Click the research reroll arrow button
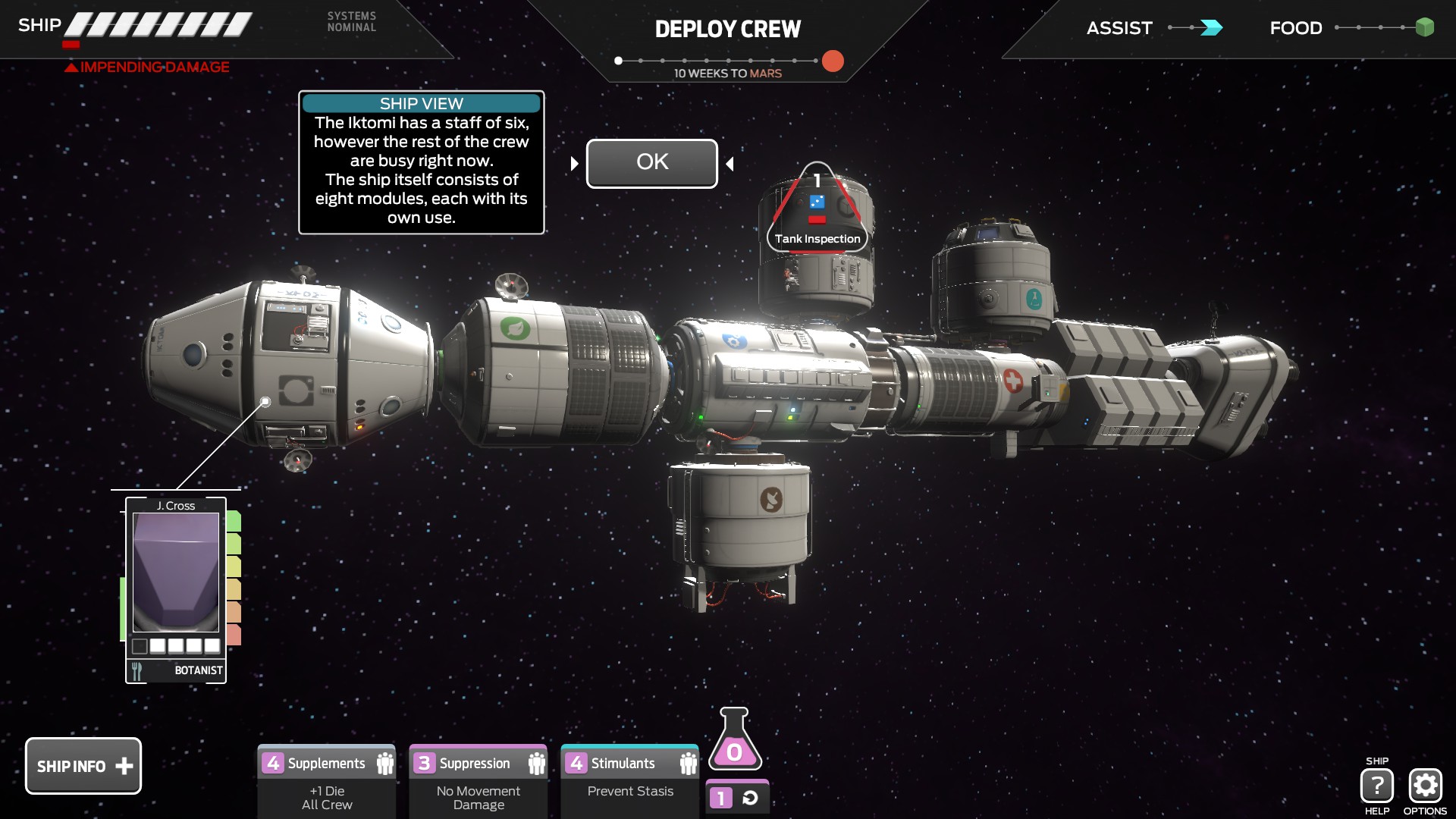 click(x=750, y=798)
